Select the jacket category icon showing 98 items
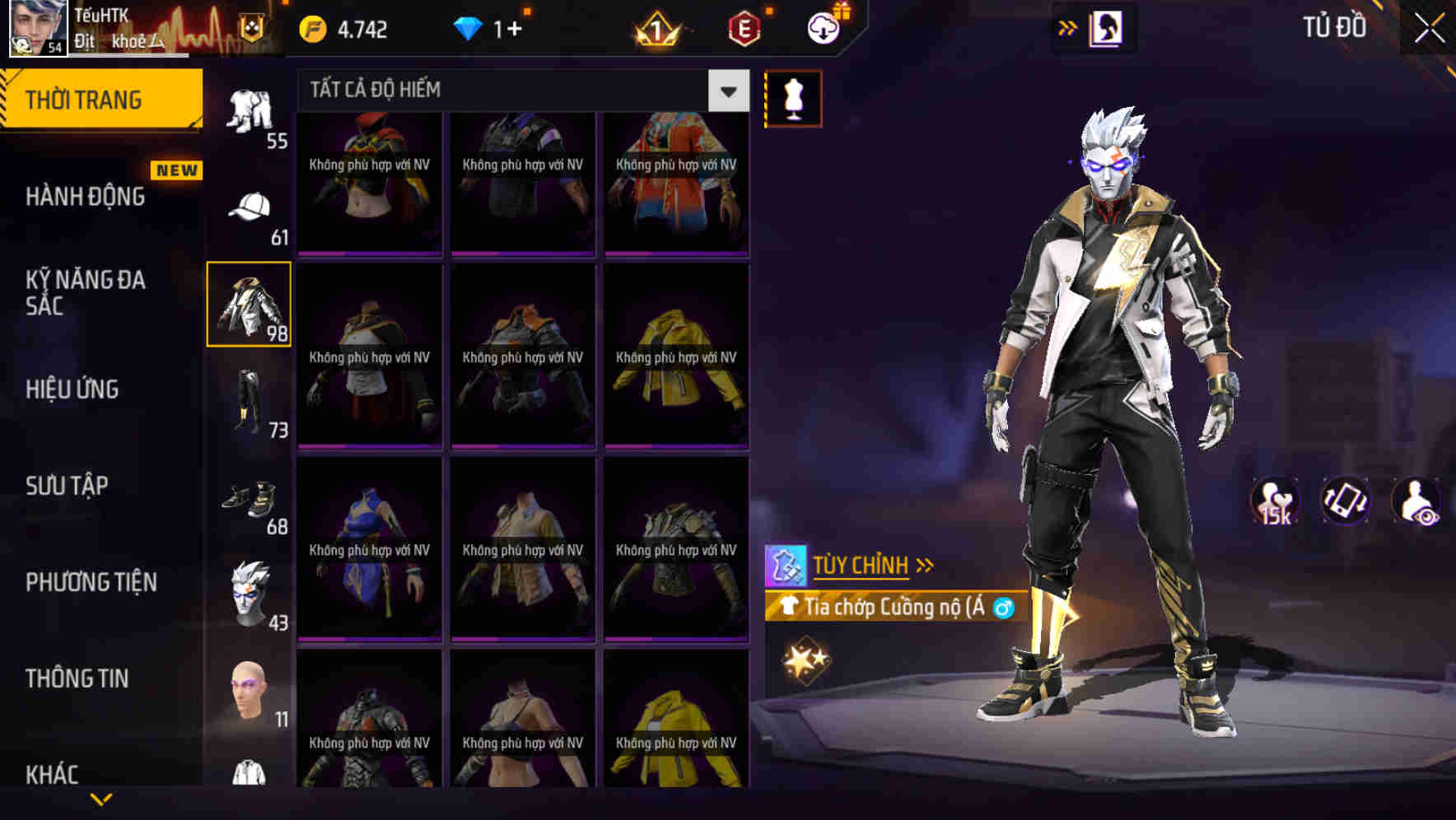This screenshot has width=1456, height=820. [250, 303]
